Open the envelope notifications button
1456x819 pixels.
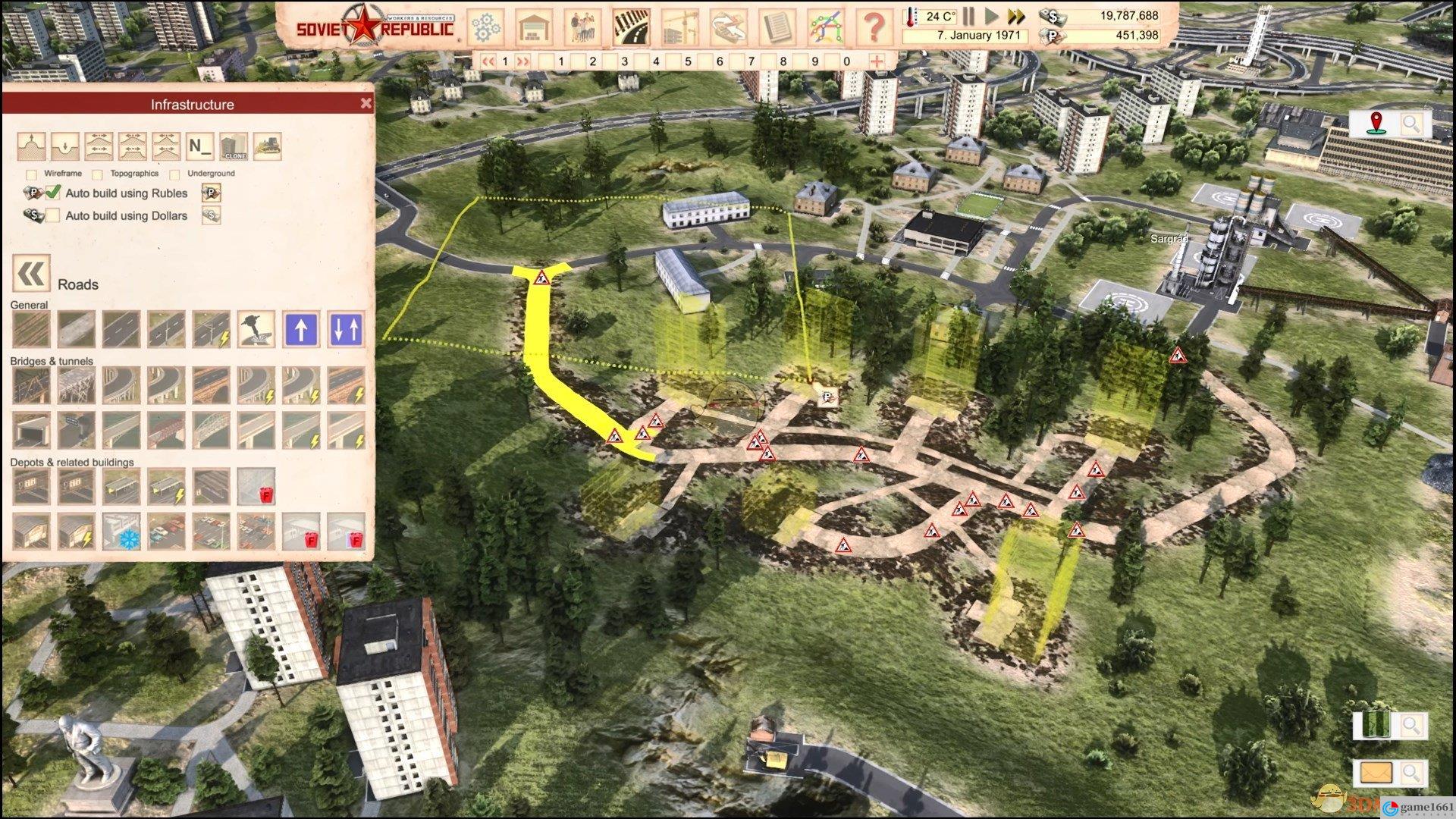coord(1376,773)
